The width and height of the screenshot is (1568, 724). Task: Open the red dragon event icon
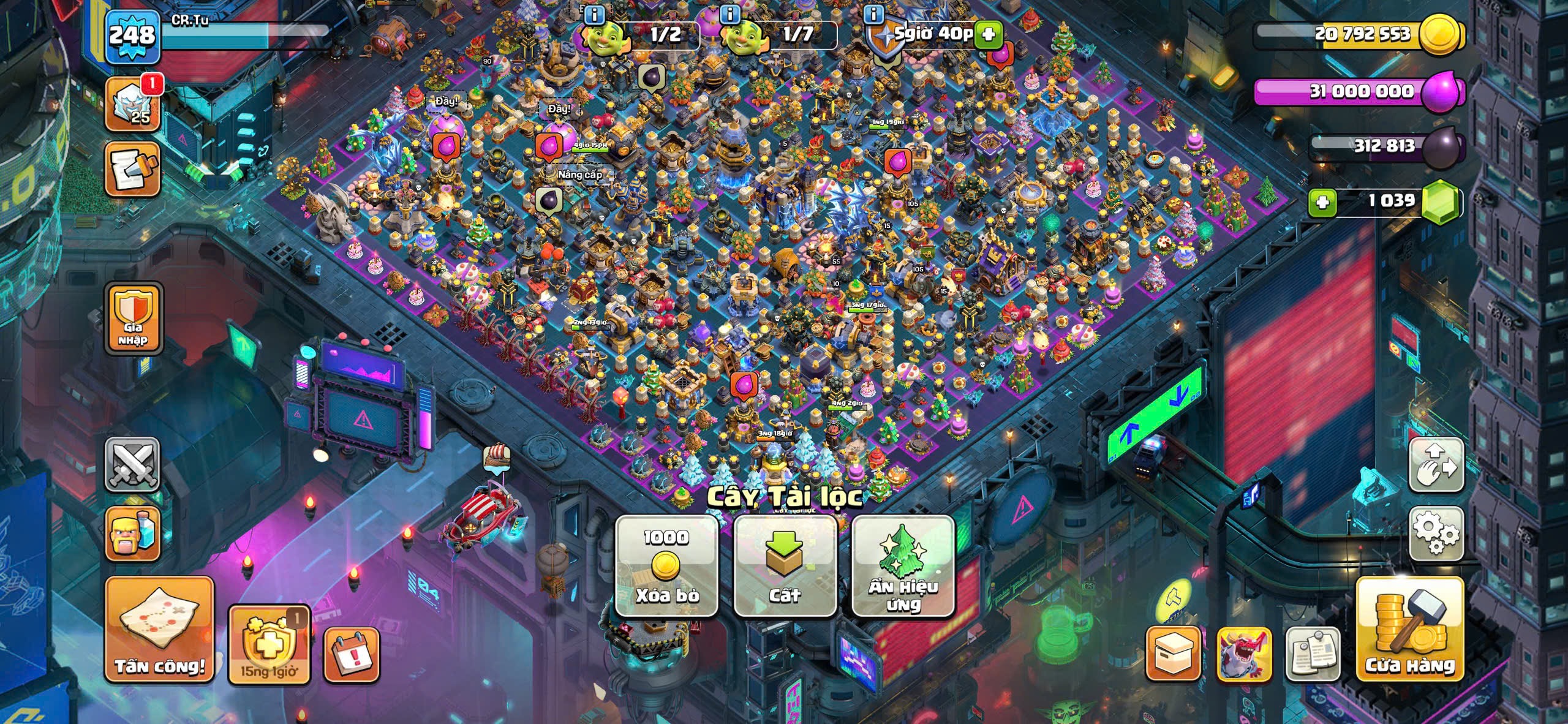(x=1243, y=654)
